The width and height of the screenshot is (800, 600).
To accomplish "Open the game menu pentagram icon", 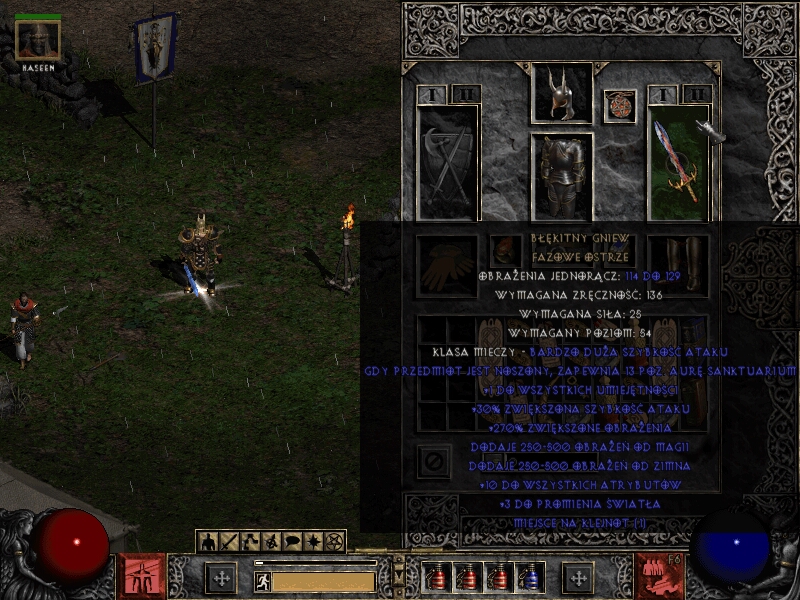I will [335, 541].
